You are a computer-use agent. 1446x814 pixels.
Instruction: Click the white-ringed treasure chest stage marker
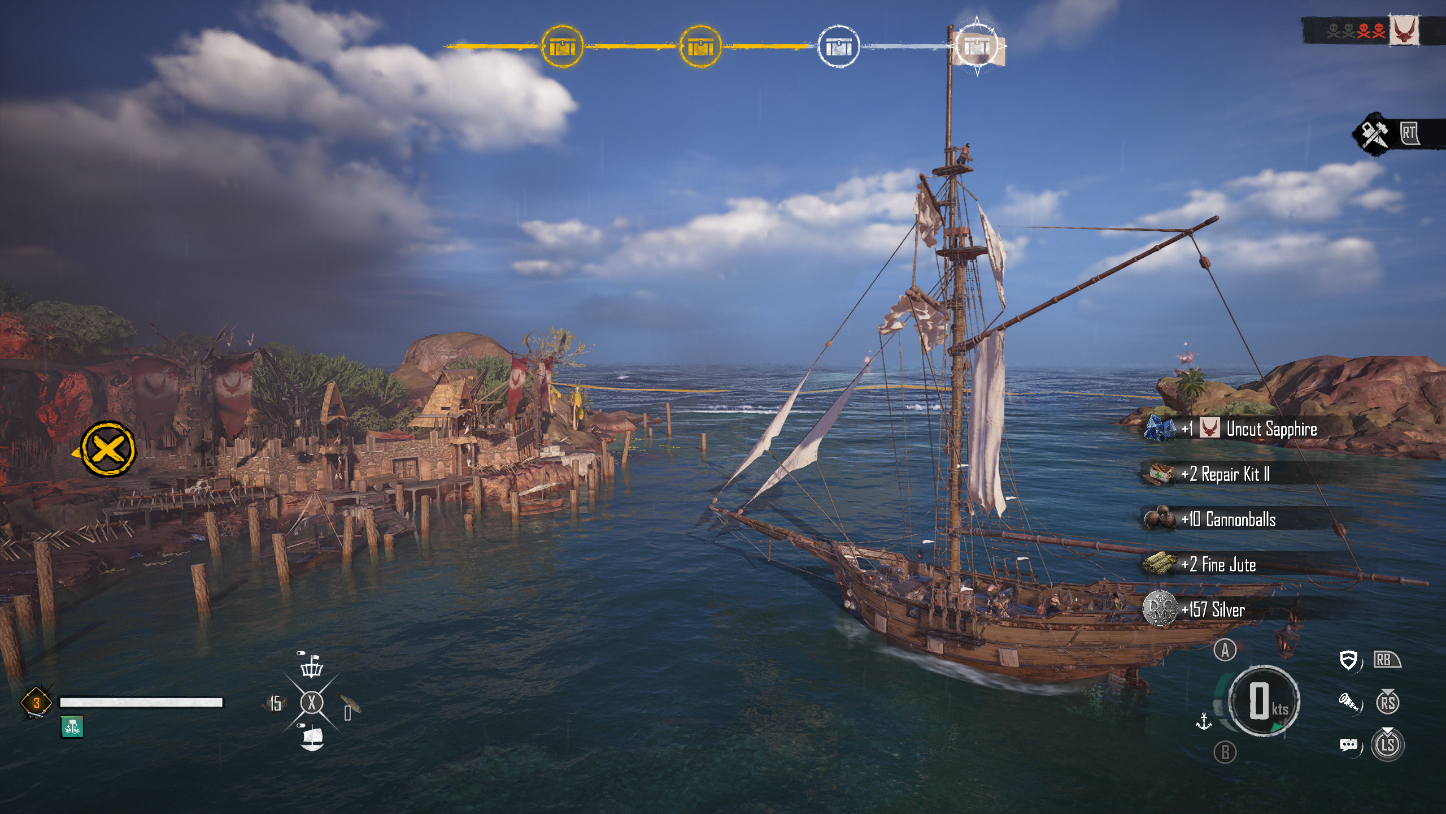(x=838, y=46)
